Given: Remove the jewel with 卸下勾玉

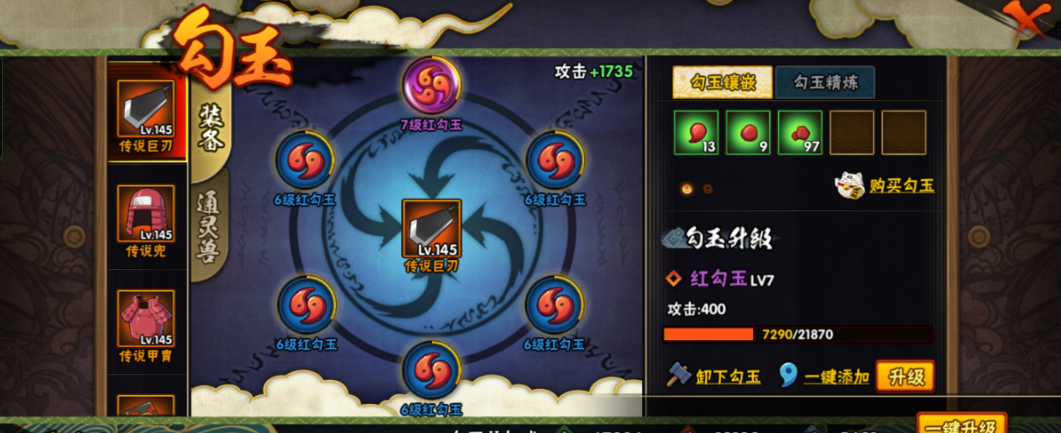Looking at the screenshot, I should click(x=715, y=376).
